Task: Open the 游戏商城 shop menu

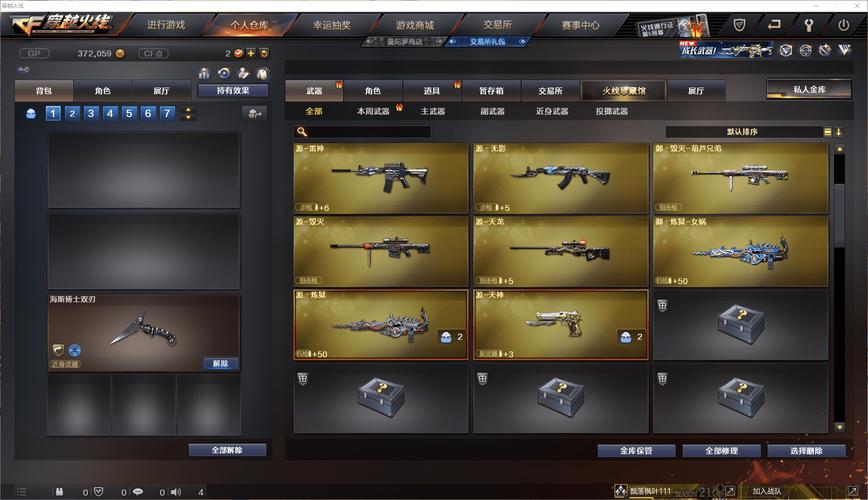Action: [x=415, y=24]
